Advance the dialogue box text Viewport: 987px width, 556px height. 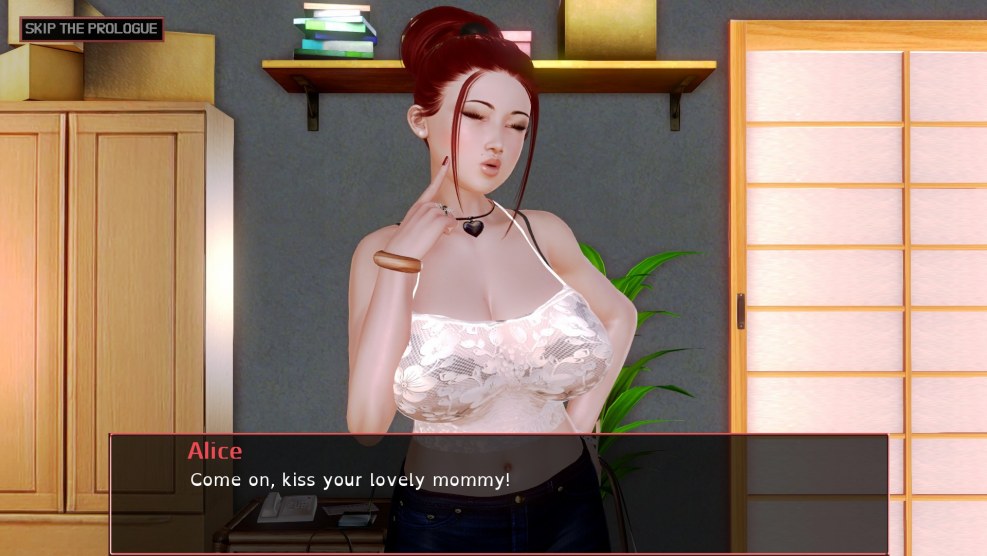click(x=498, y=493)
